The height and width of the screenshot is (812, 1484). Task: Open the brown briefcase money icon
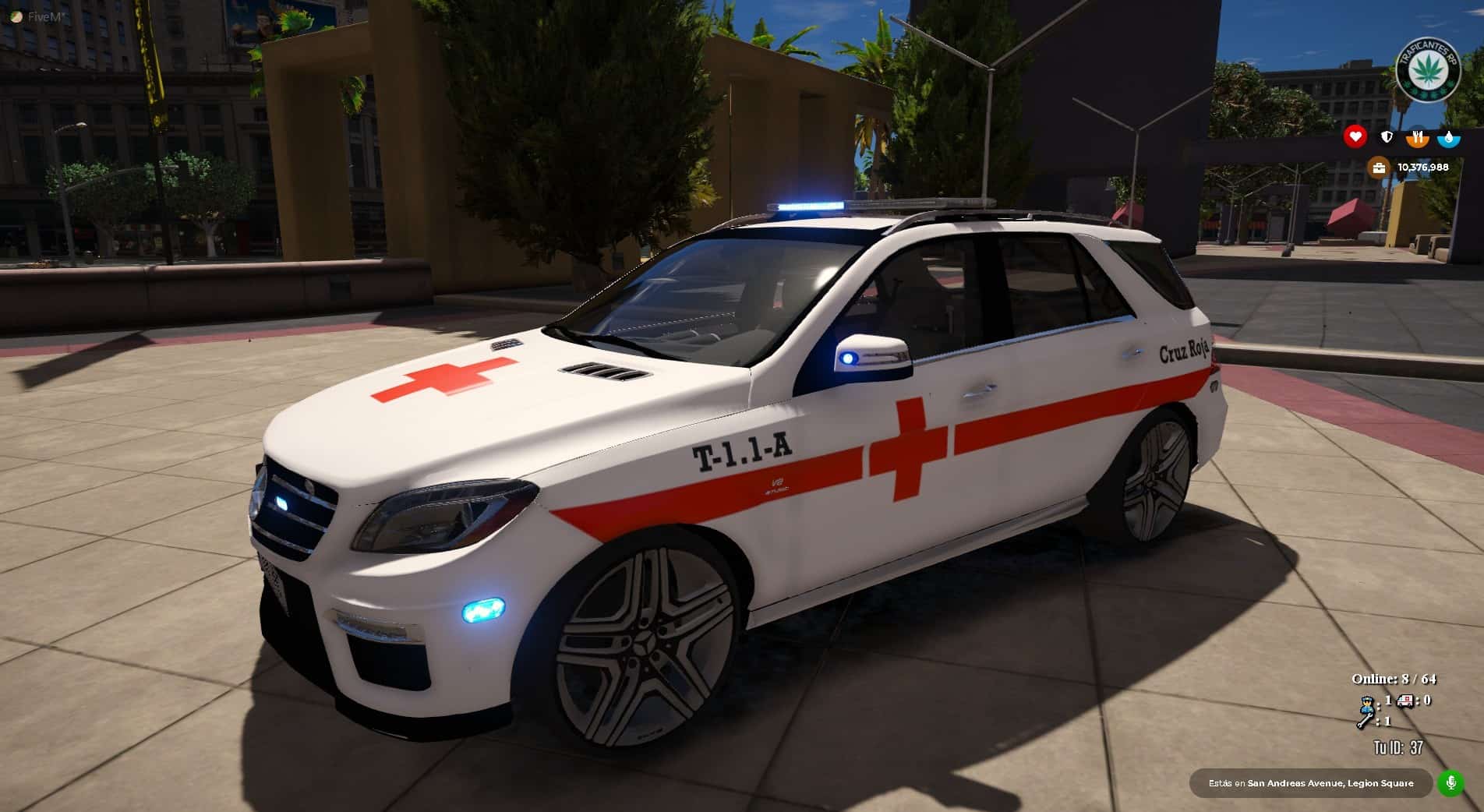[1379, 168]
